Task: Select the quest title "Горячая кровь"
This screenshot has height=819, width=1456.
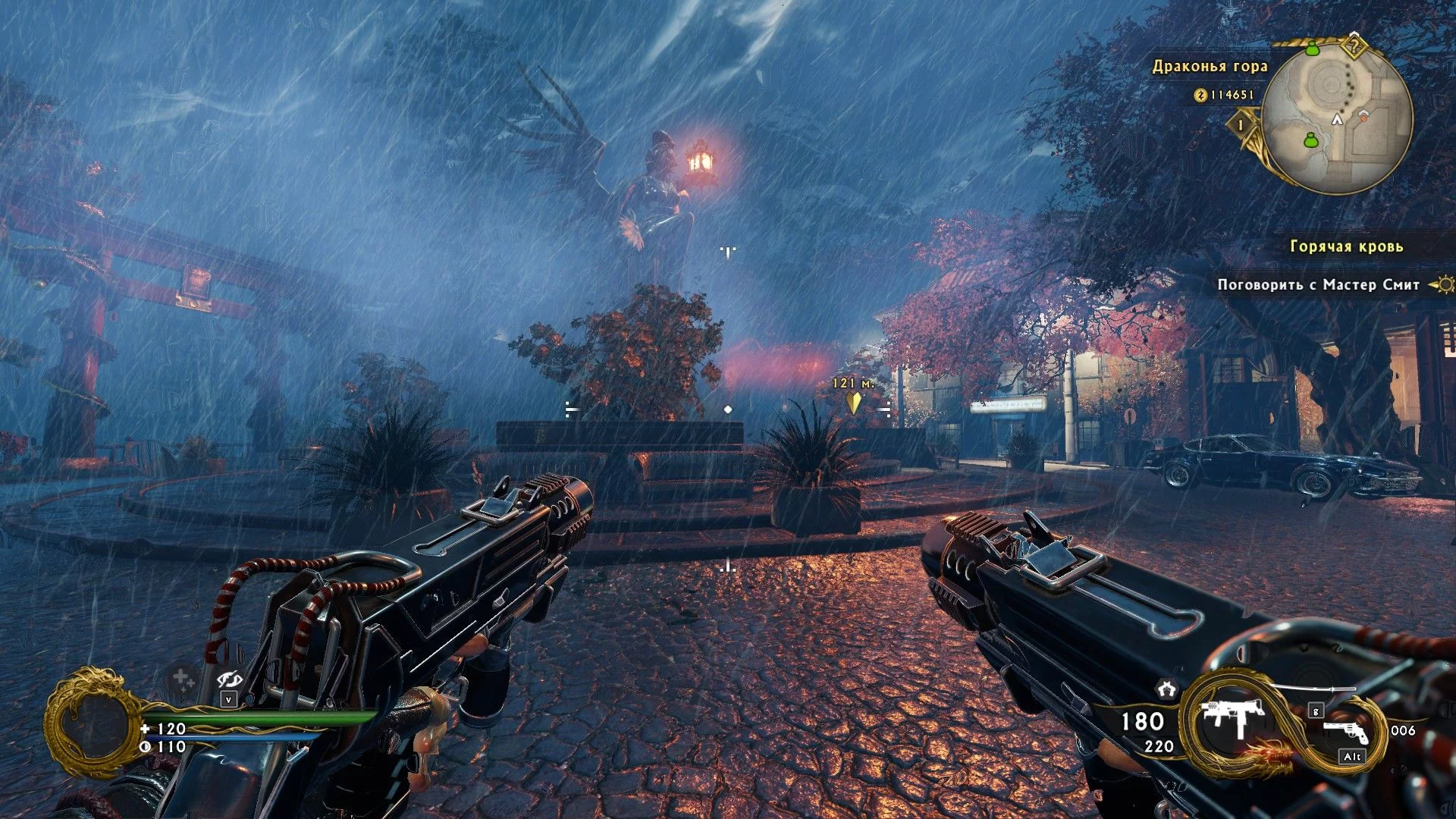Action: tap(1346, 246)
